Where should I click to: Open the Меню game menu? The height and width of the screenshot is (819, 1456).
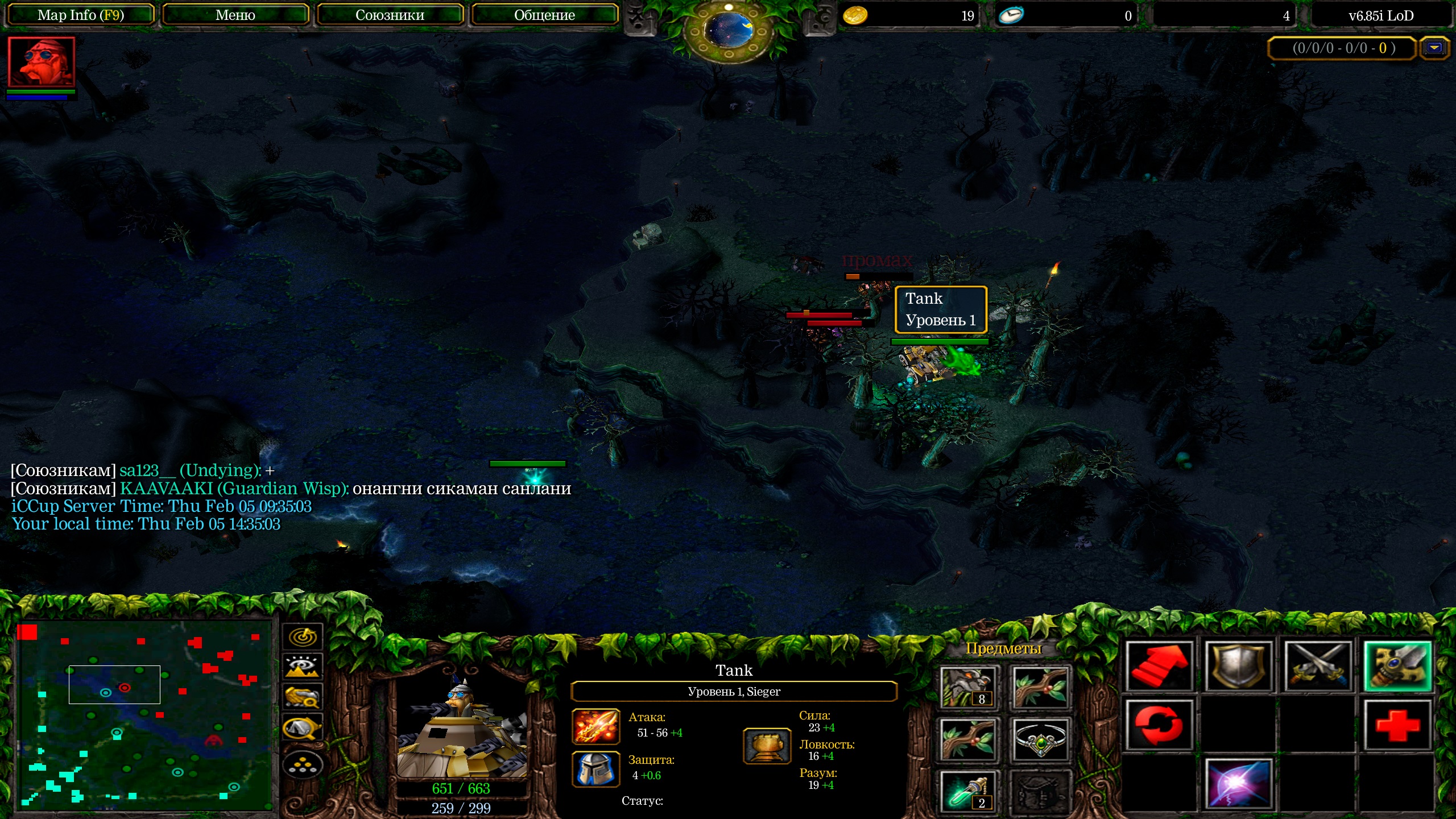click(235, 15)
